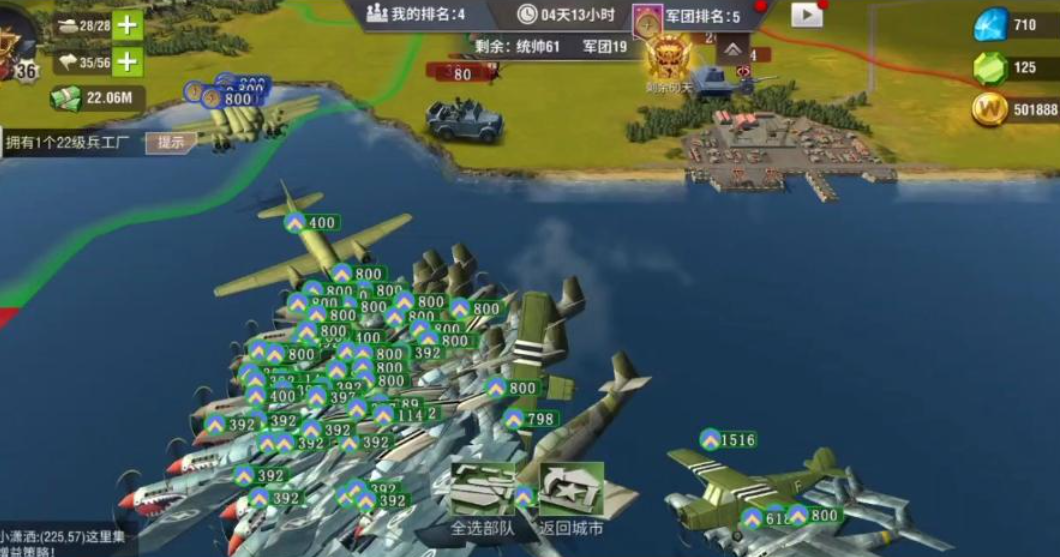
Task: Click the green gem currency icon
Action: click(990, 68)
